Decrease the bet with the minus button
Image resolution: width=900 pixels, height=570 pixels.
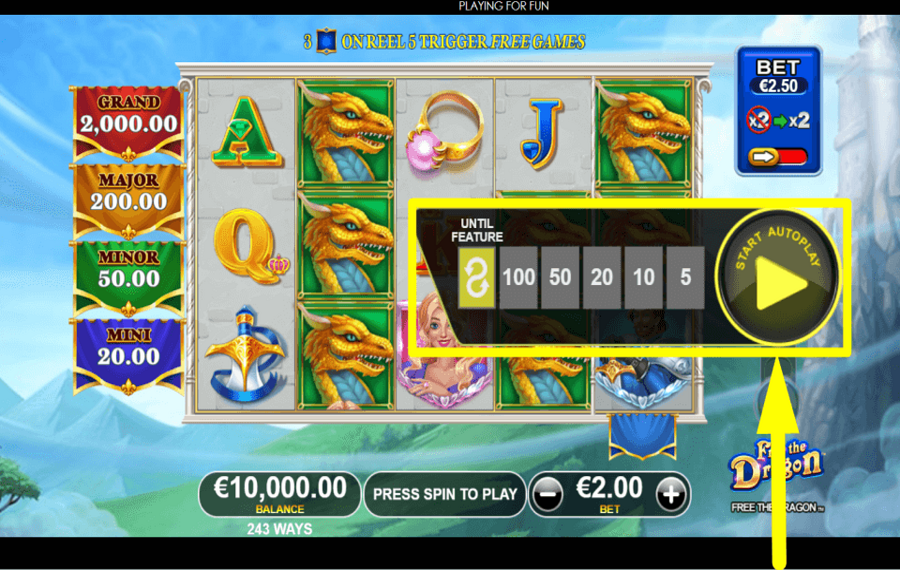[546, 493]
